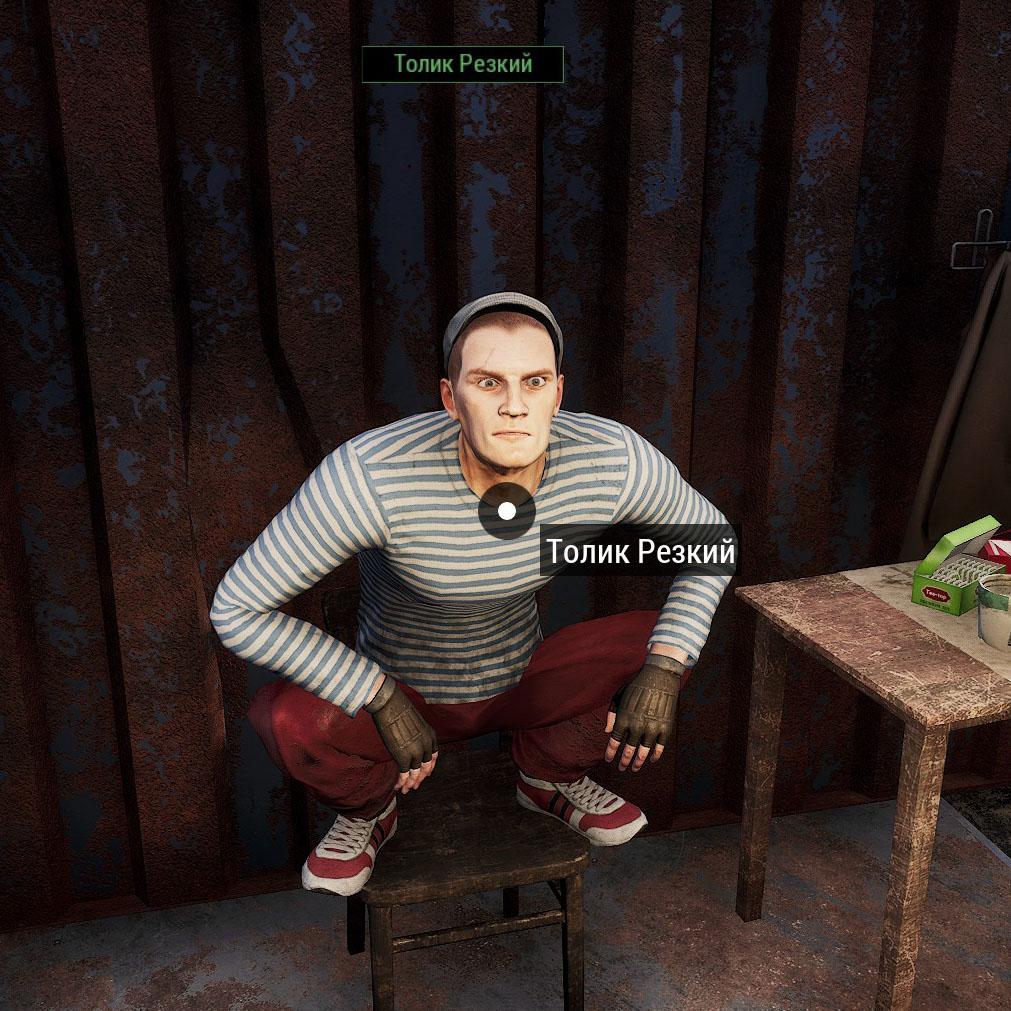Click the interaction dot on Толик Резкий
Image resolution: width=1011 pixels, height=1011 pixels.
point(507,511)
